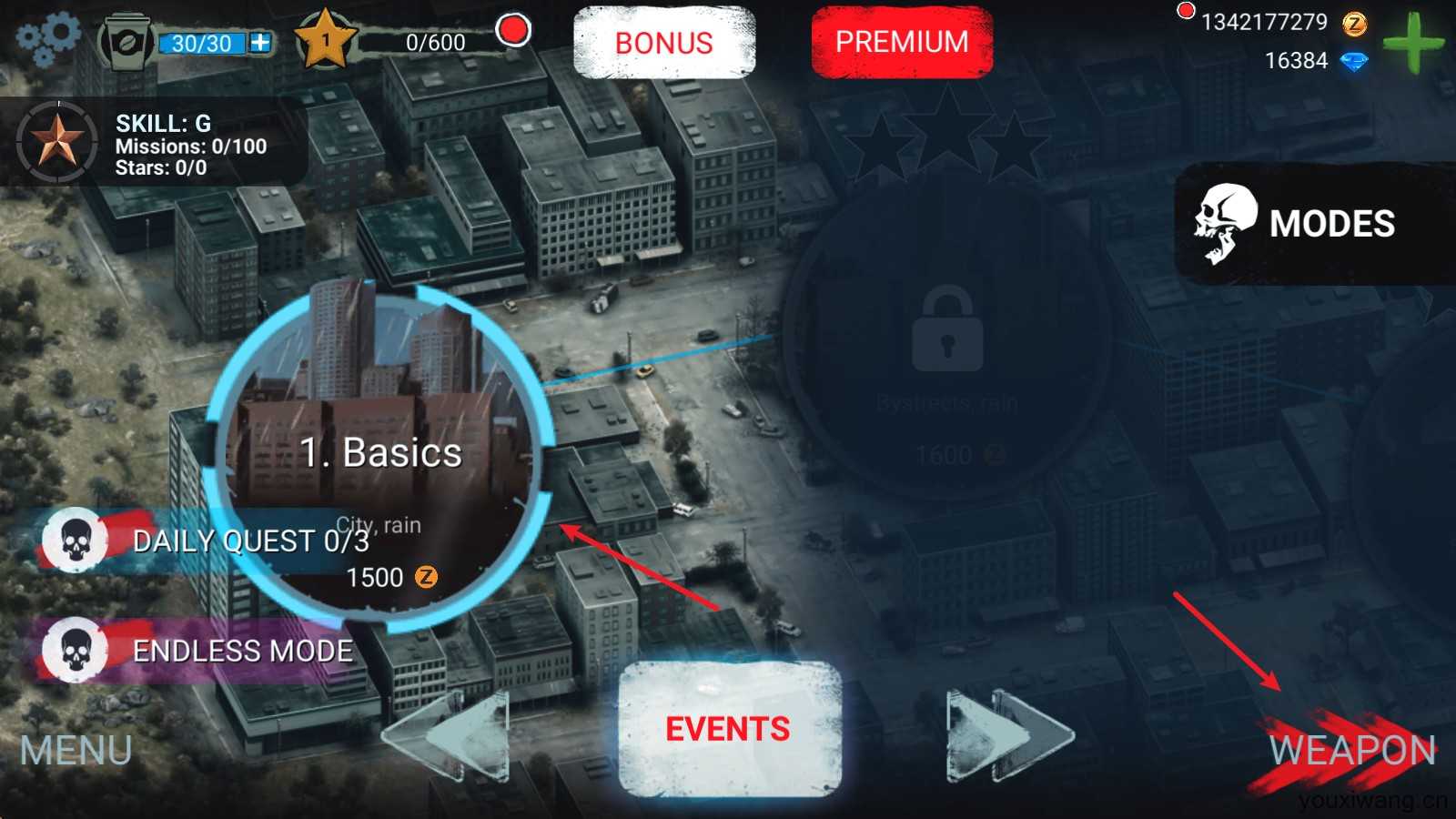Open the MODES menu

[1315, 224]
